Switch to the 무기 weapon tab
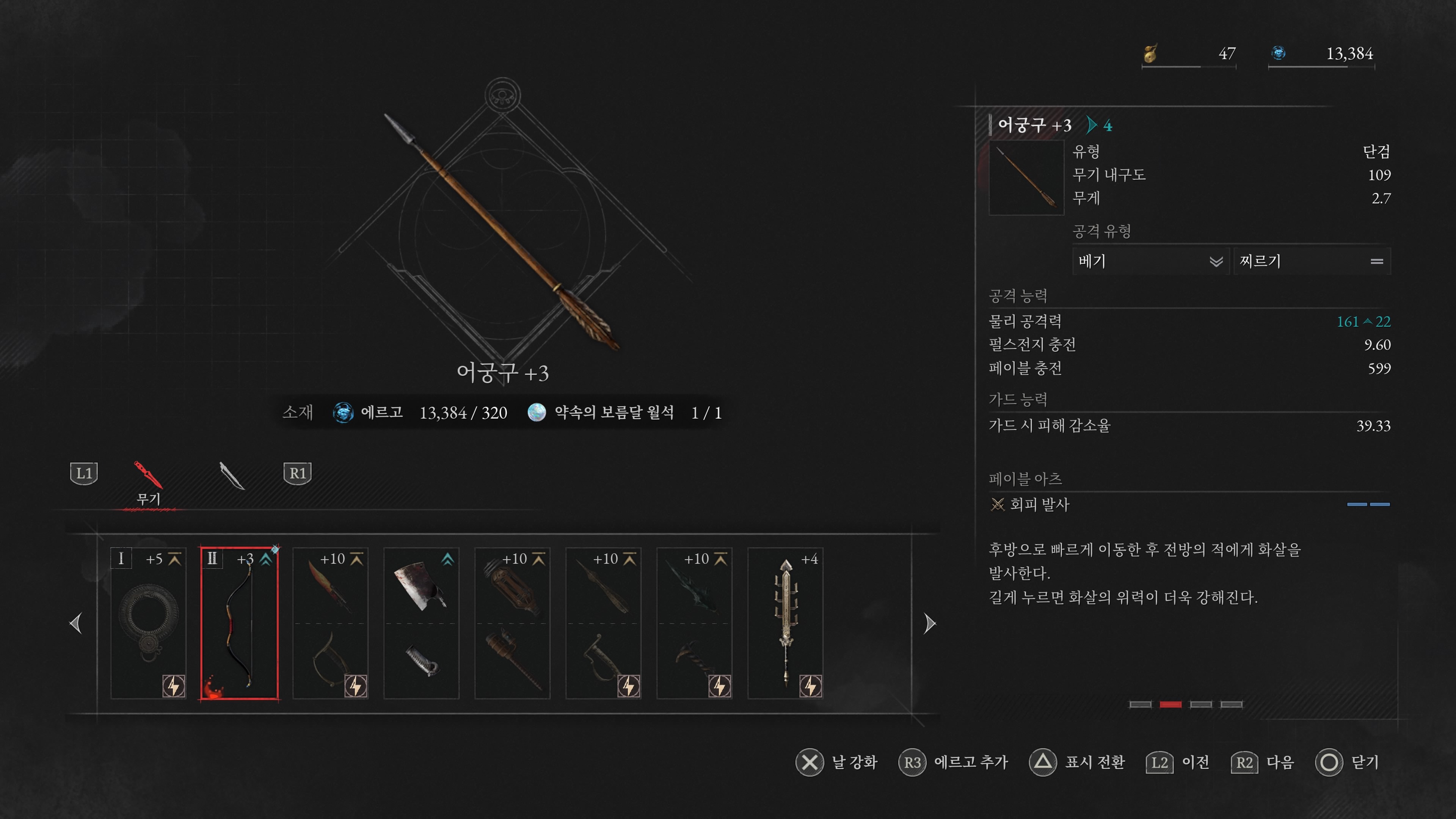The image size is (1456, 819). coord(149,483)
